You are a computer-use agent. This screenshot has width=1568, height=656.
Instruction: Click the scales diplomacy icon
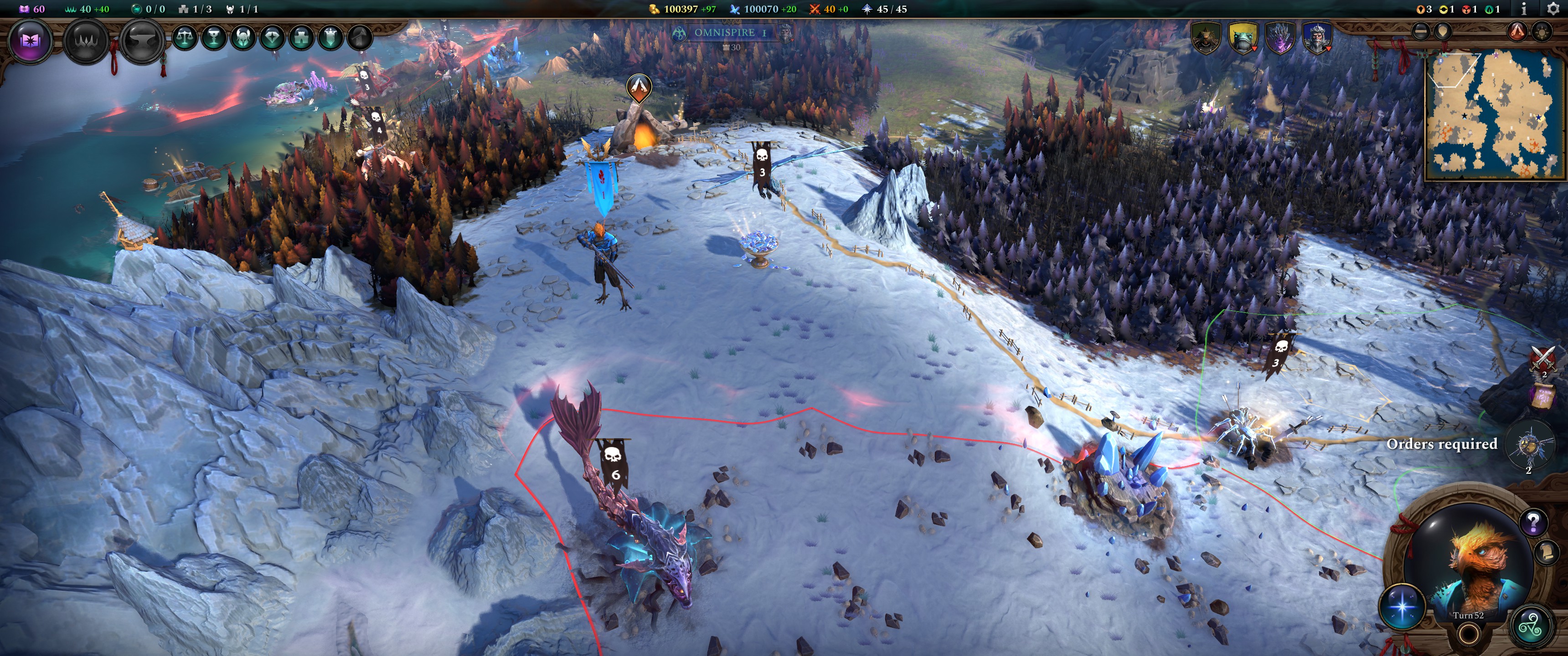click(x=185, y=38)
